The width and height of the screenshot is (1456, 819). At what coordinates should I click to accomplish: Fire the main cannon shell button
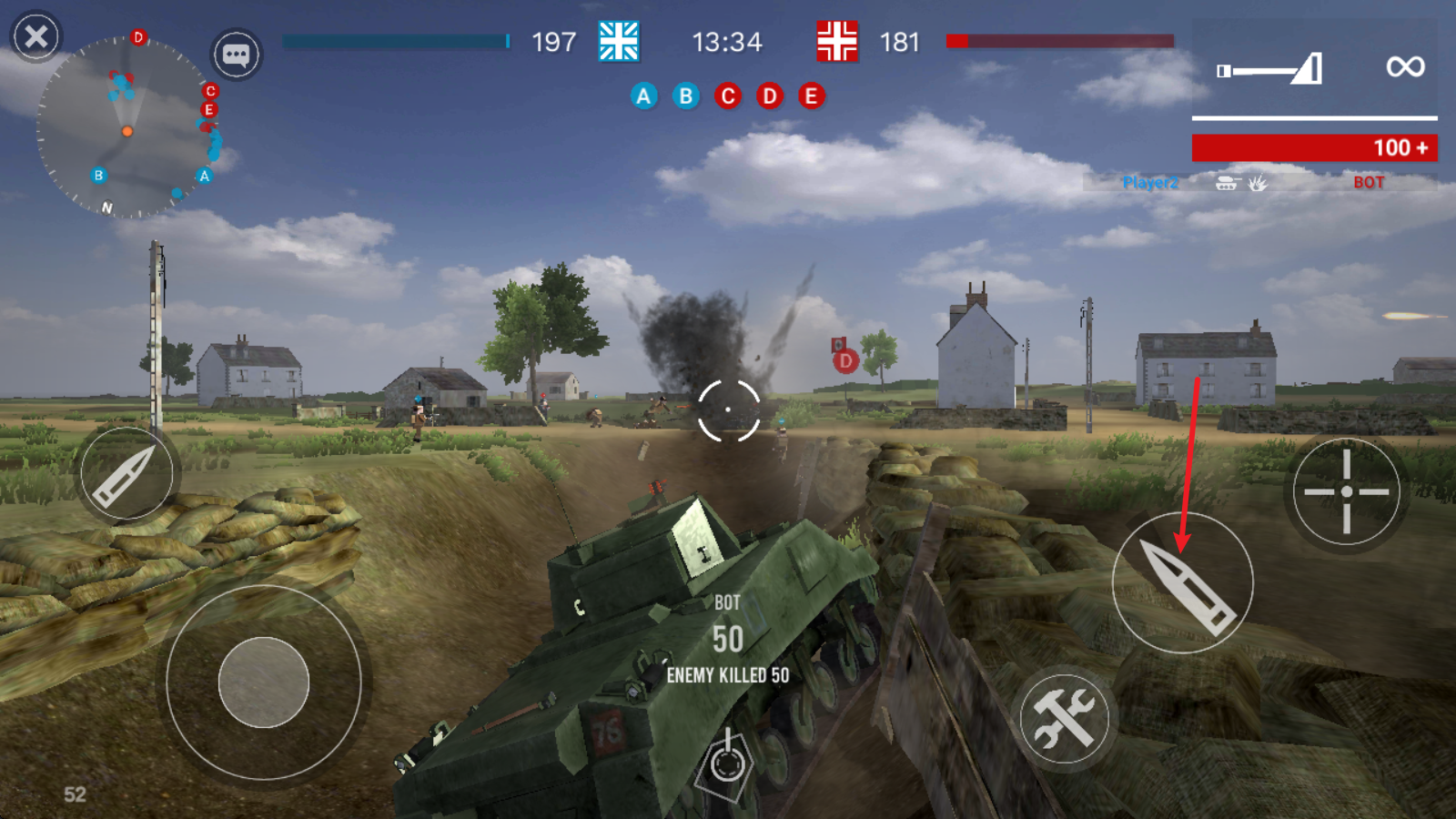click(x=1183, y=582)
